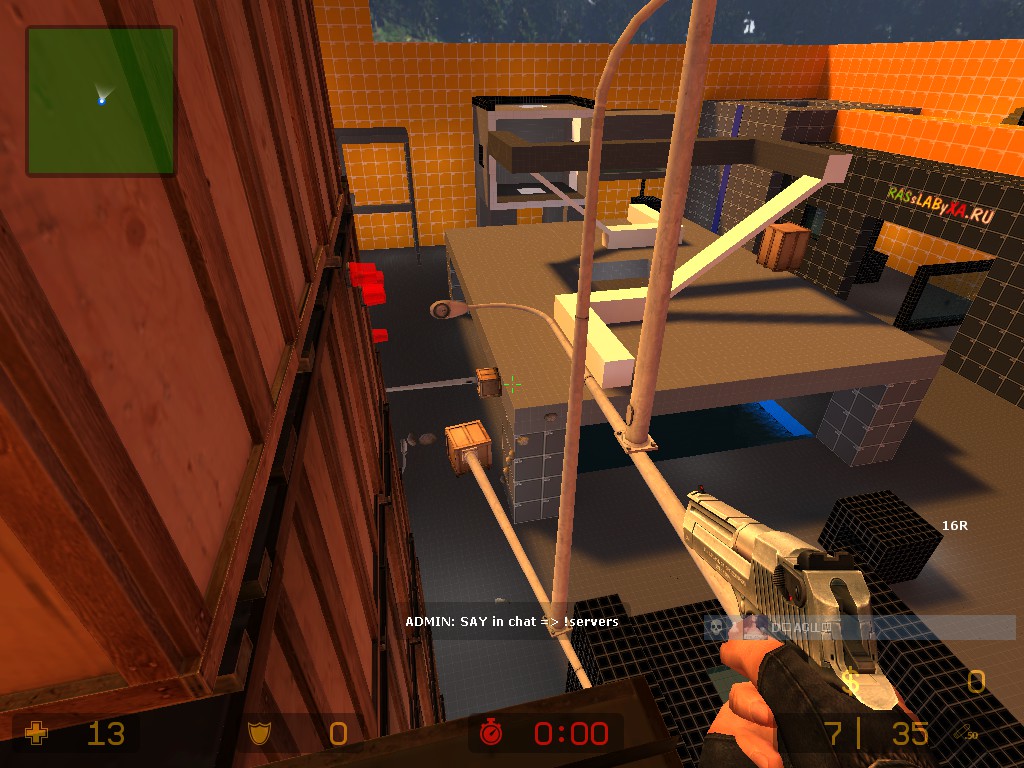Select the ADMIN chat message line
1024x768 pixels.
point(511,622)
